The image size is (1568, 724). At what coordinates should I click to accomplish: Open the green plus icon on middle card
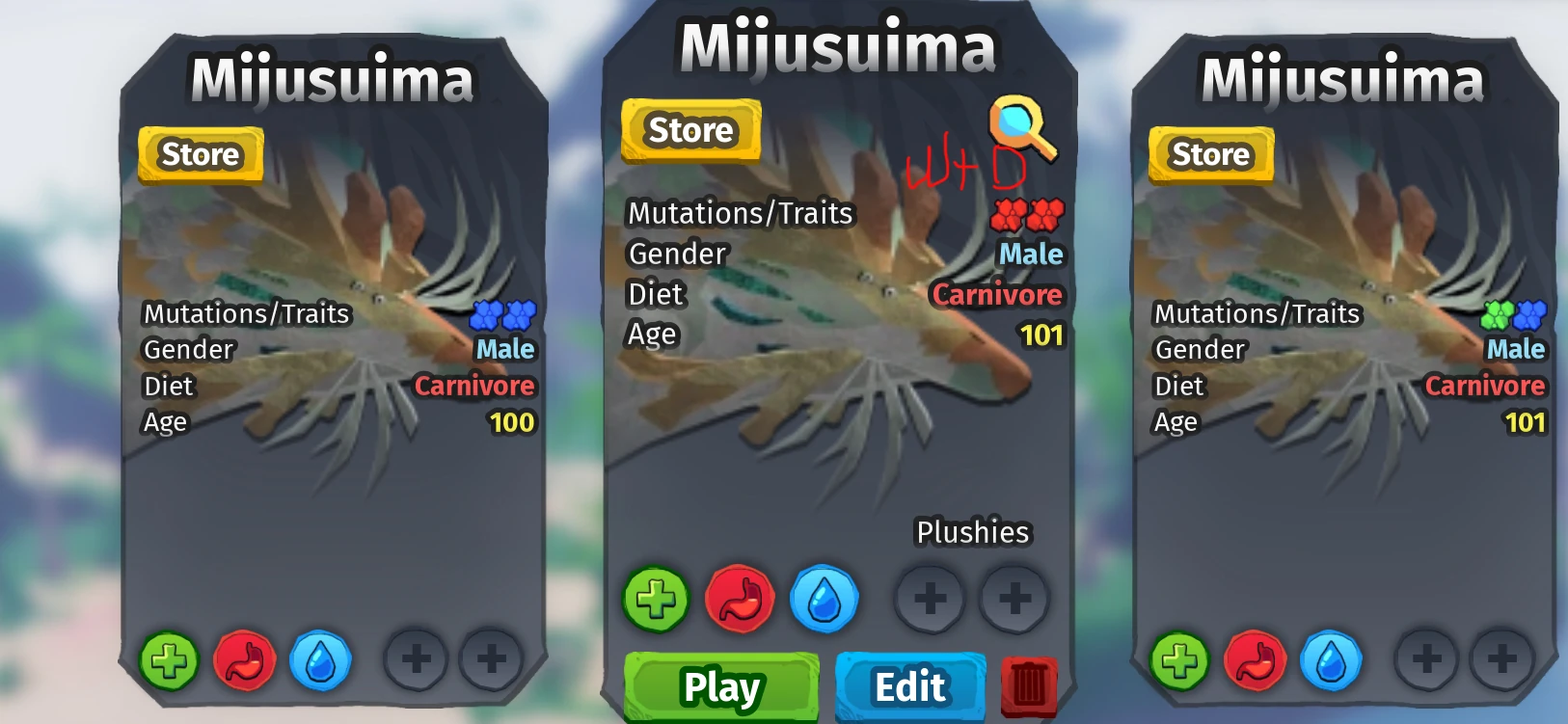pyautogui.click(x=657, y=598)
